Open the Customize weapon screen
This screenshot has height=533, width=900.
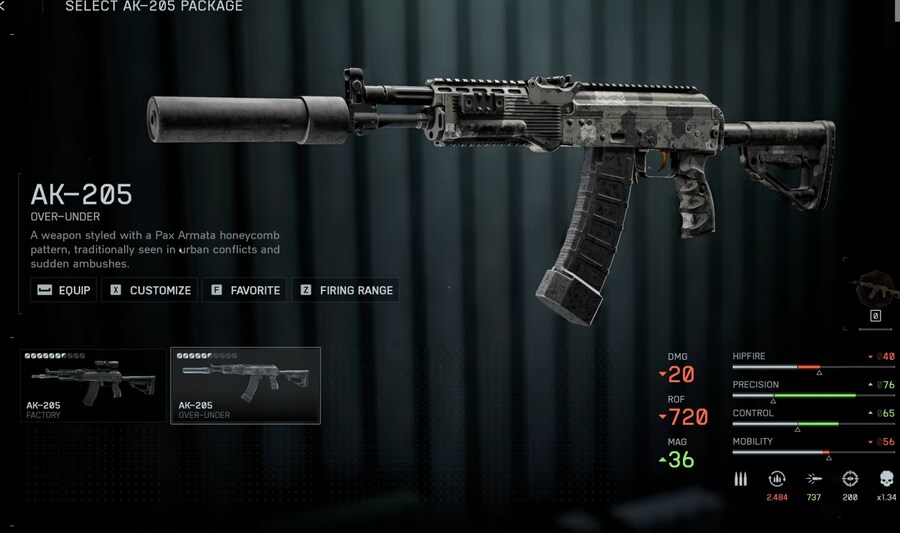pyautogui.click(x=150, y=290)
